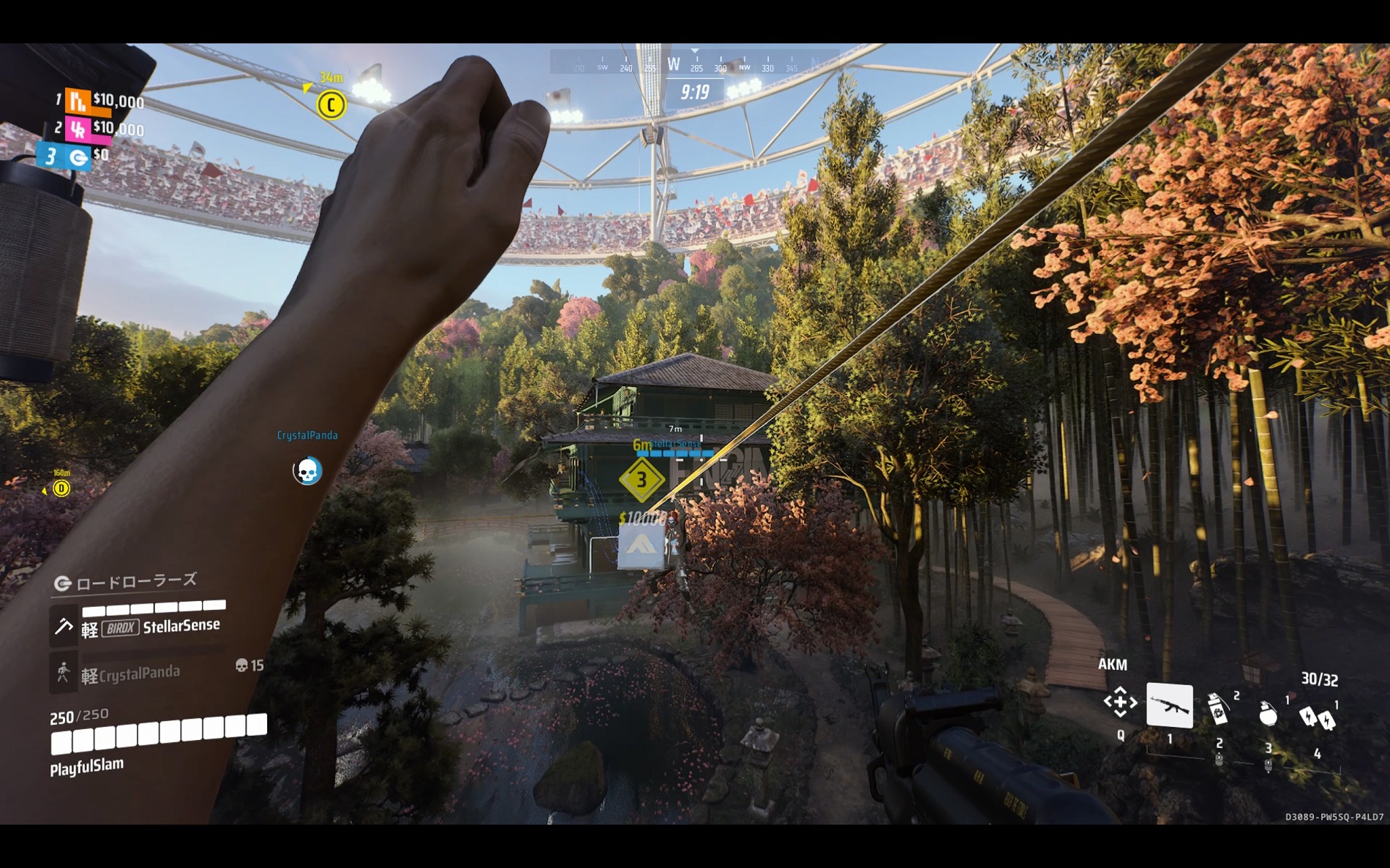Click the yellow D objective marker
Image resolution: width=1390 pixels, height=868 pixels.
61,488
